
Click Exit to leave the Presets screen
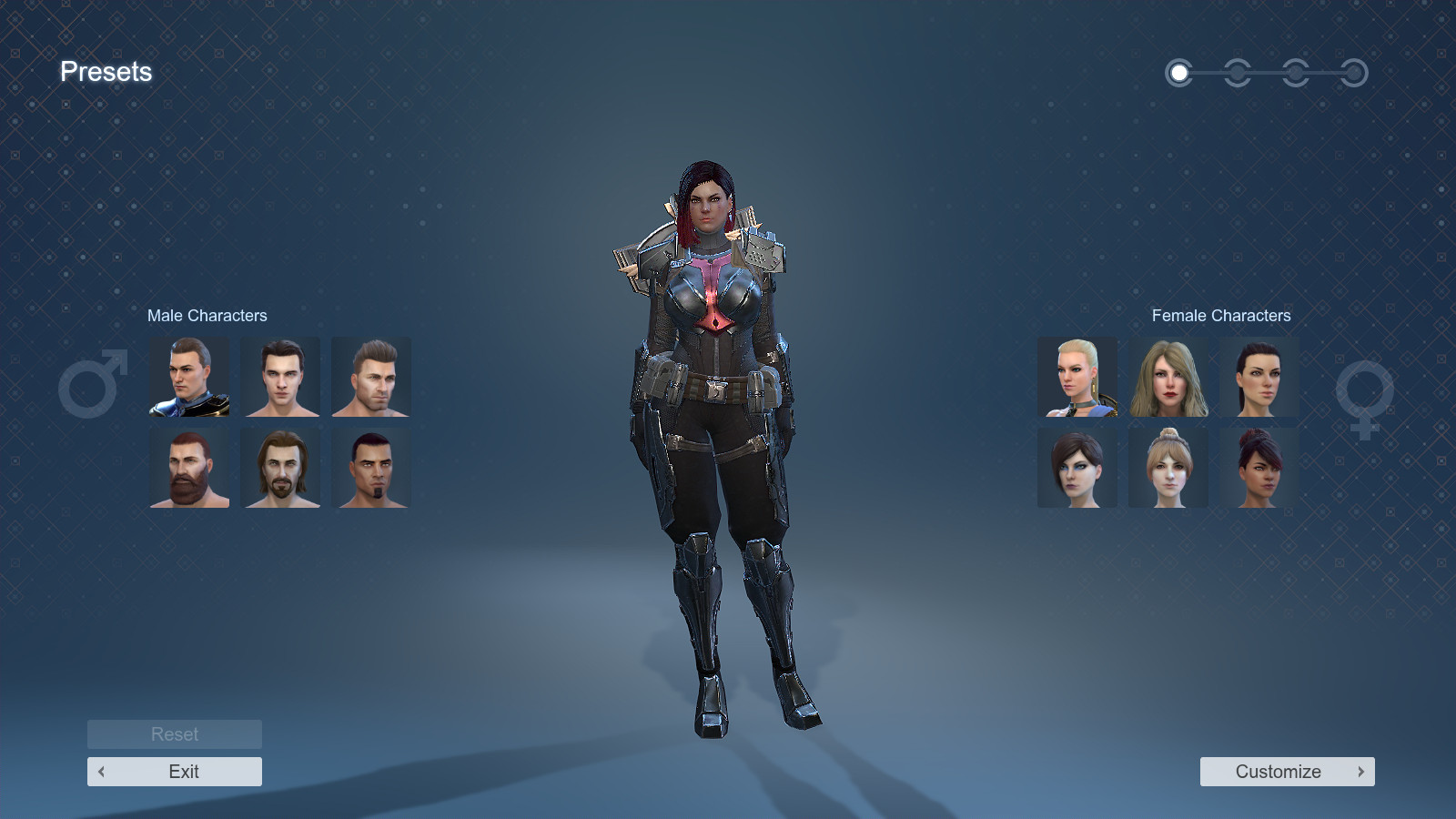tap(174, 771)
